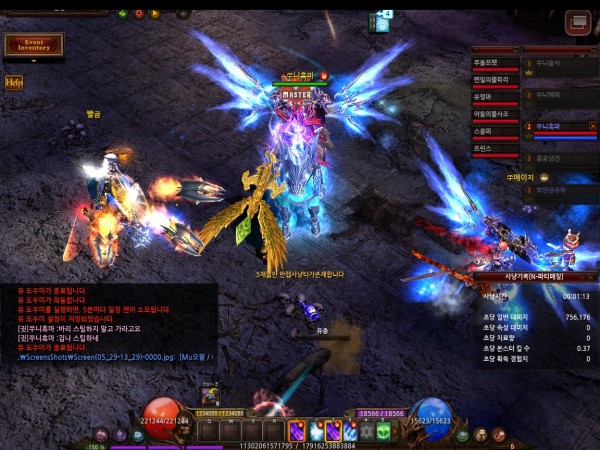This screenshot has height=450, width=600.
Task: Click the buff icon with number 4
Action: (x=381, y=22)
